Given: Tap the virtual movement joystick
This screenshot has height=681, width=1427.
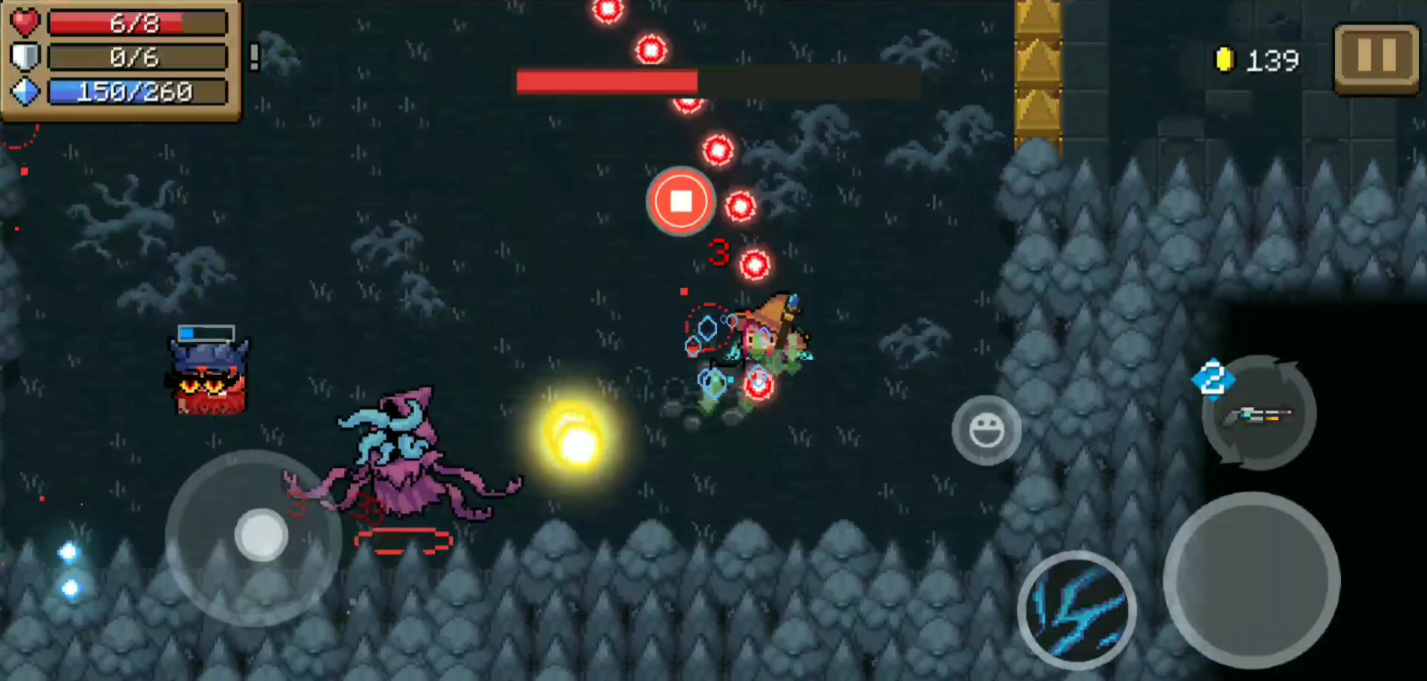Looking at the screenshot, I should point(261,535).
